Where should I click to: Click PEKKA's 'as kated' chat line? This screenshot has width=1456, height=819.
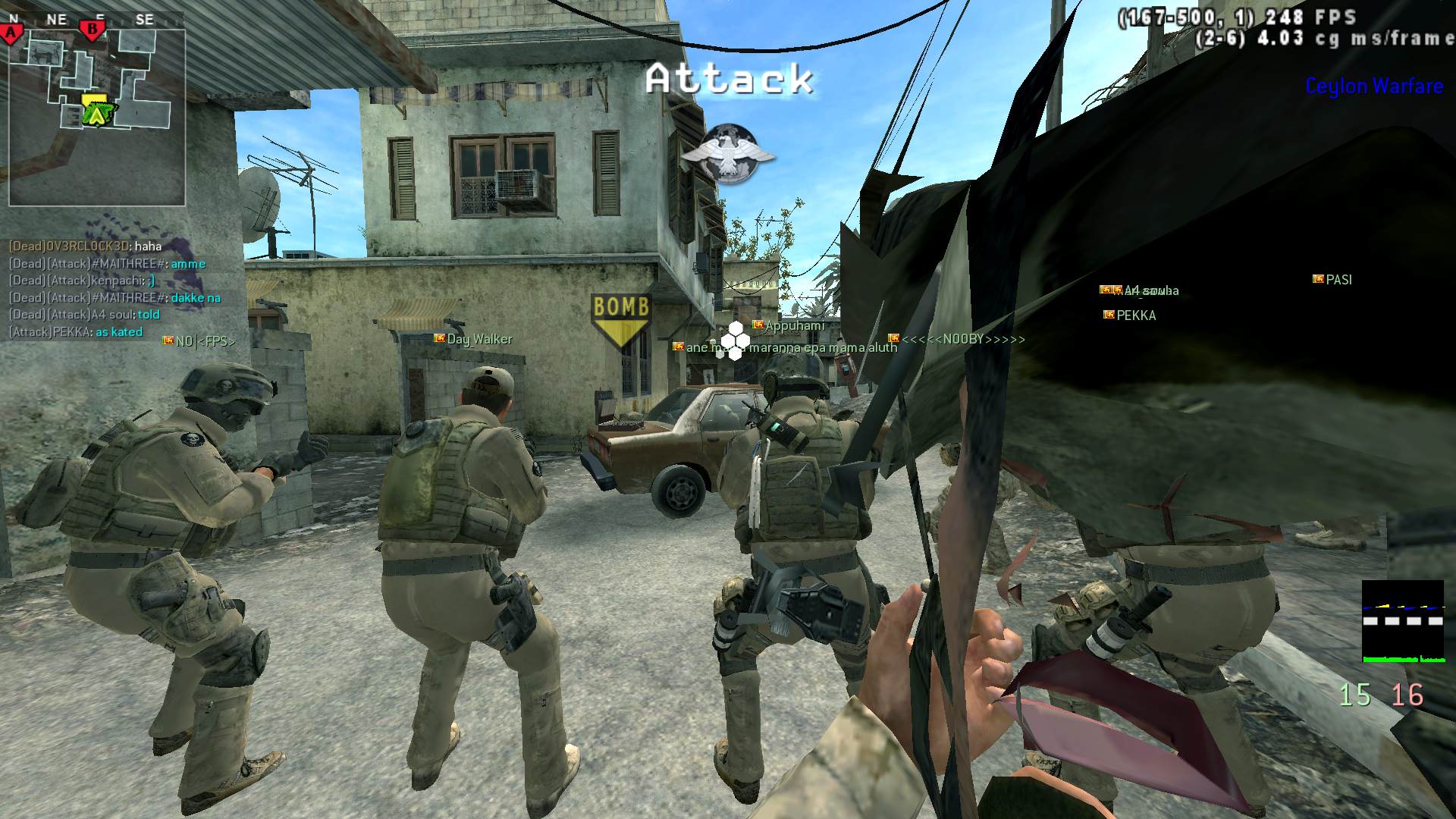[76, 332]
